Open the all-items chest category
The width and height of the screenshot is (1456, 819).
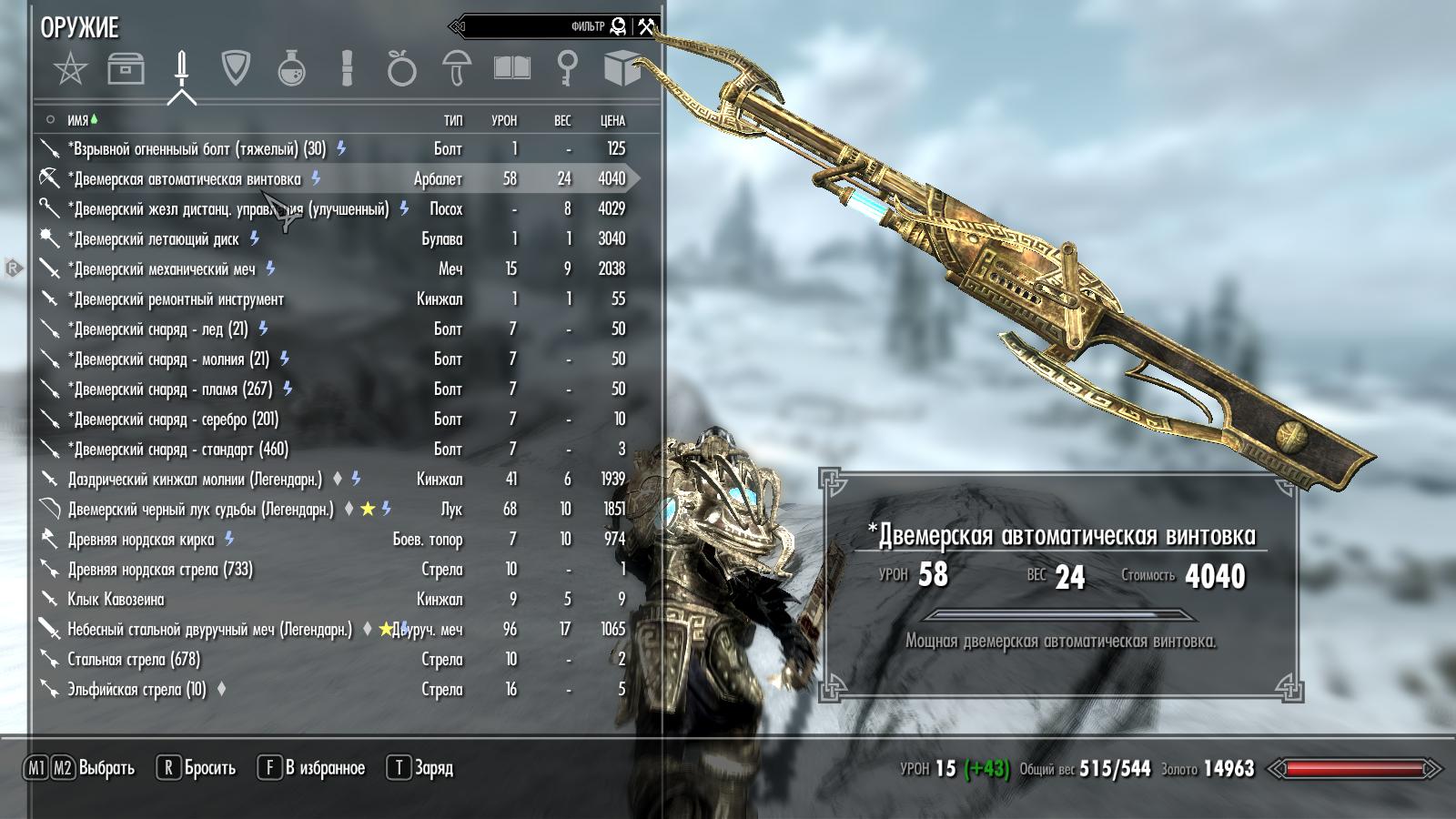(x=126, y=69)
